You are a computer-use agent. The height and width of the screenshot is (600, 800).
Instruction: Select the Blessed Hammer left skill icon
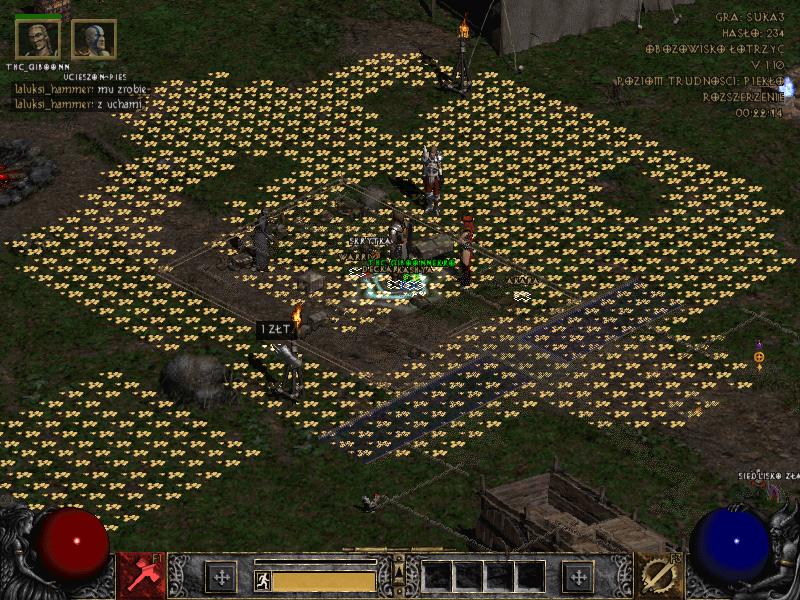141,576
